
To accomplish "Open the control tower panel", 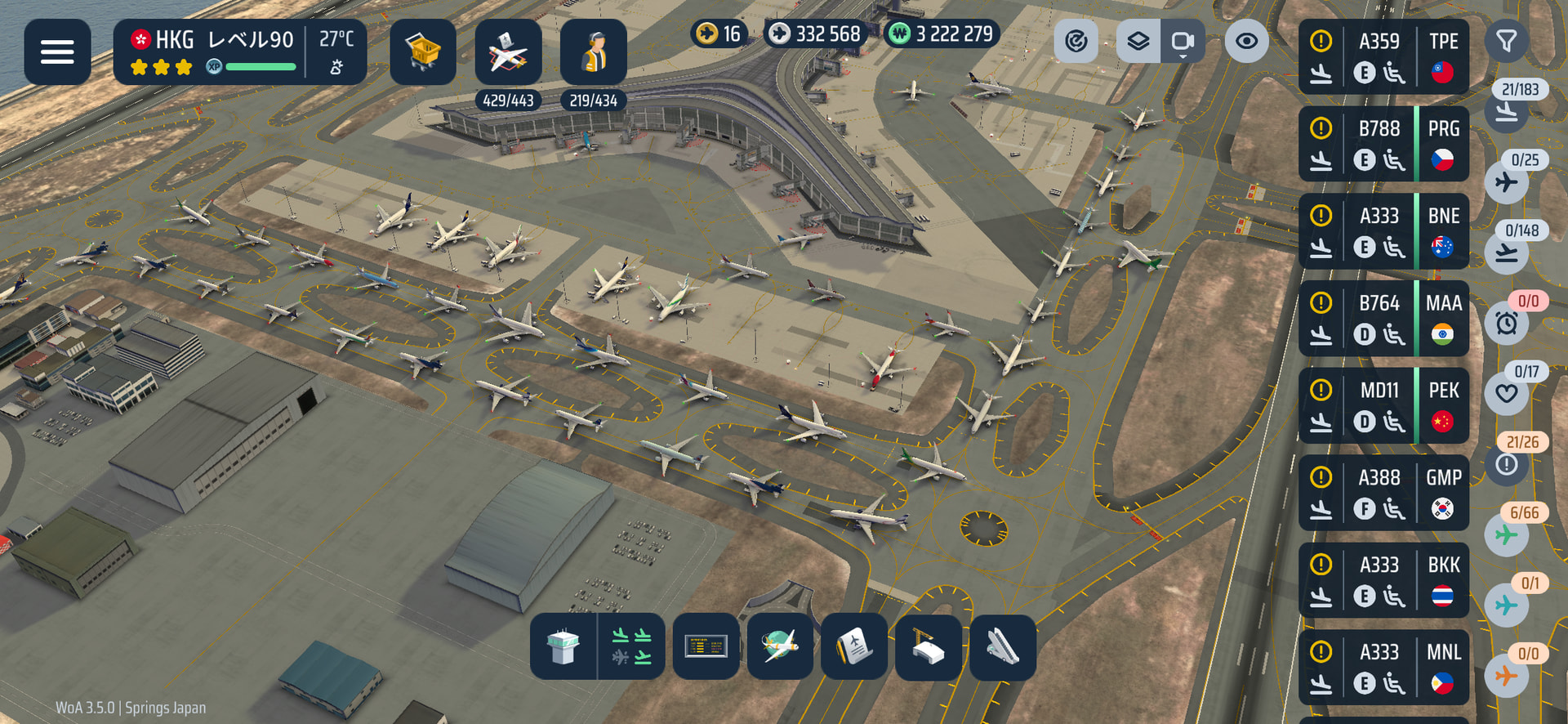I will point(563,647).
